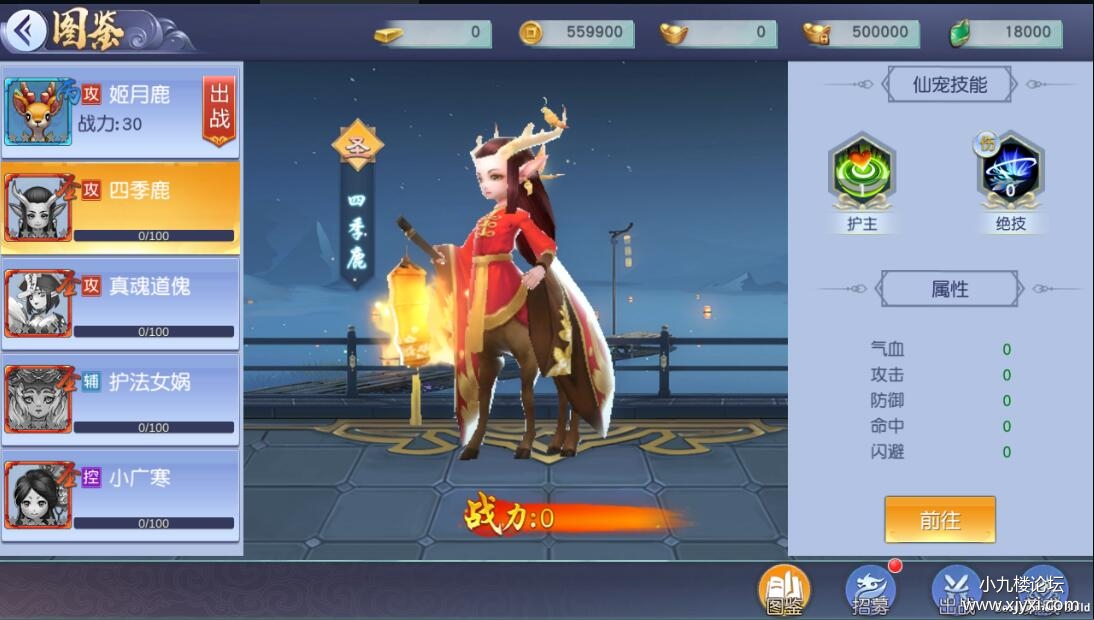
Task: Switch to the 招募 recruit tab
Action: coord(870,589)
